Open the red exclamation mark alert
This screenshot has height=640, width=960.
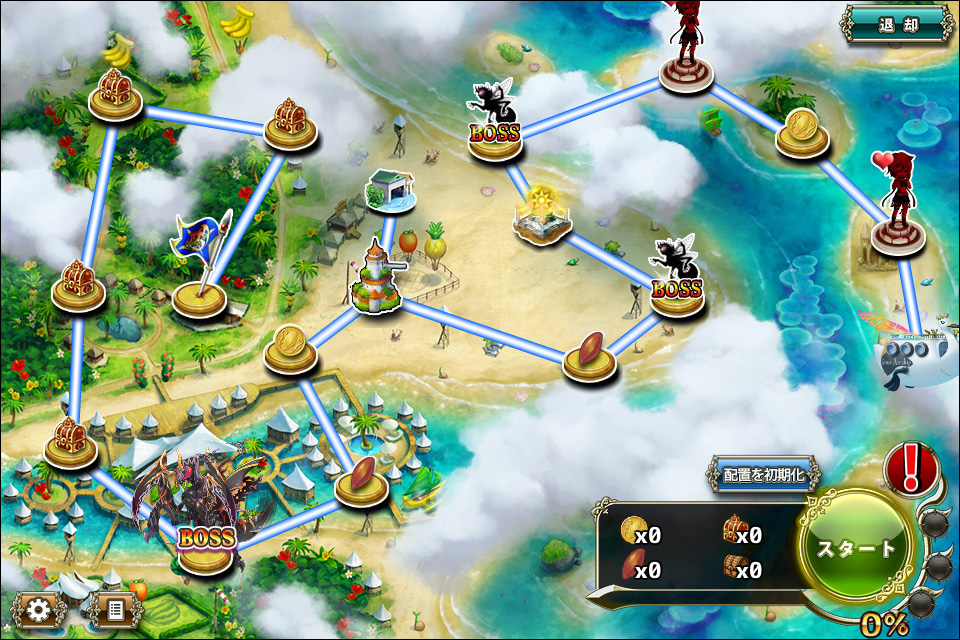pyautogui.click(x=911, y=467)
